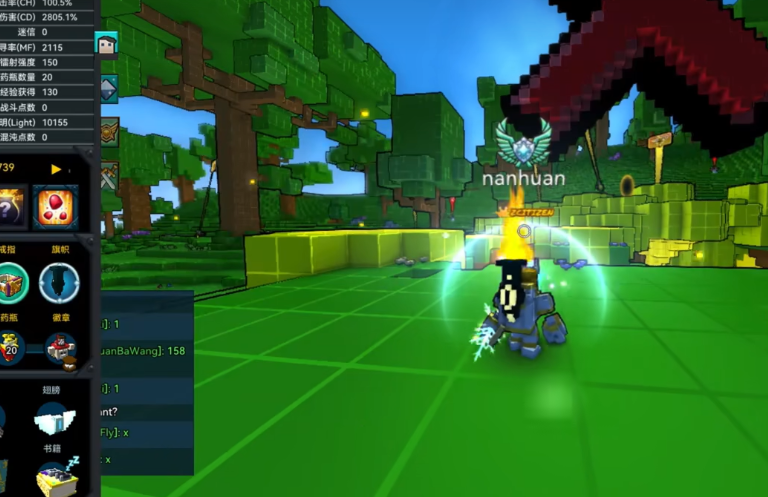Image resolution: width=768 pixels, height=497 pixels.
Task: Select the question mark mystery slot
Action: [x=8, y=206]
